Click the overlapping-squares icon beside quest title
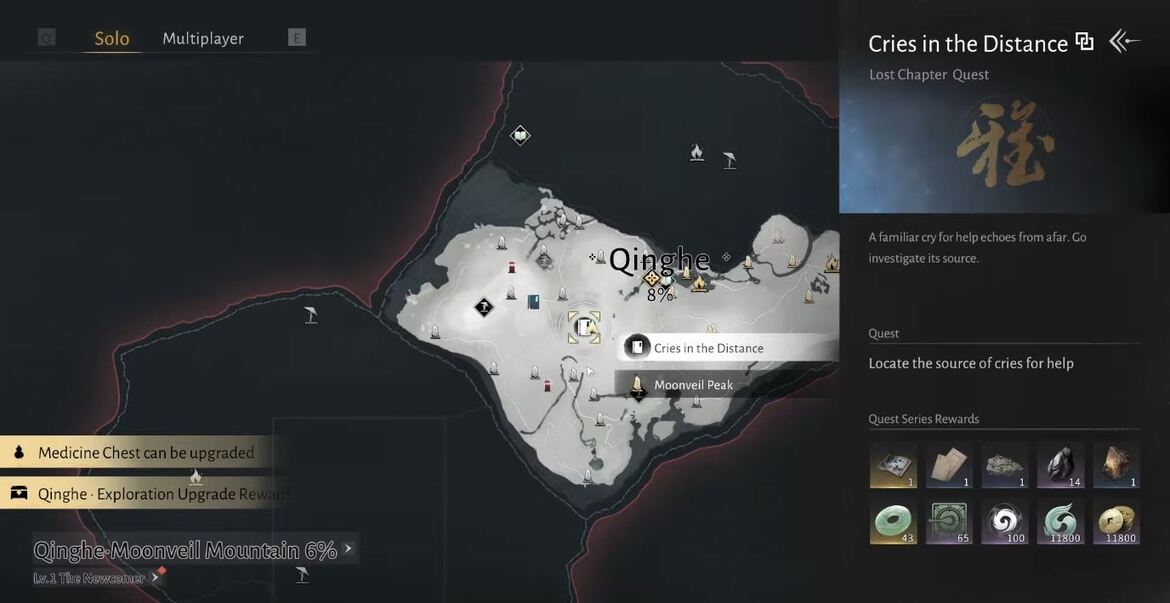Viewport: 1170px width, 603px height. tap(1084, 42)
